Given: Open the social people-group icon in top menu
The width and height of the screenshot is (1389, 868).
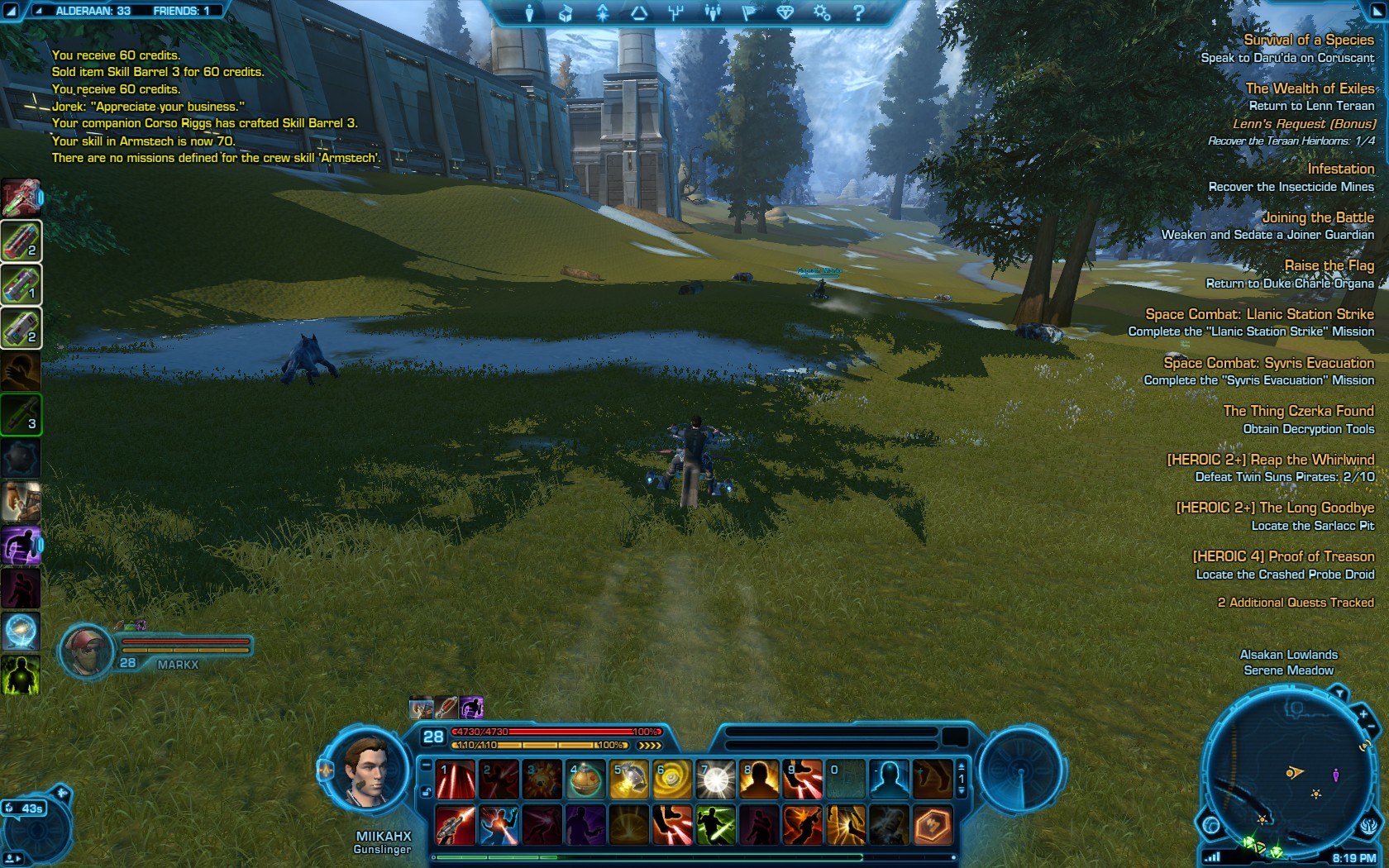Looking at the screenshot, I should point(713,12).
